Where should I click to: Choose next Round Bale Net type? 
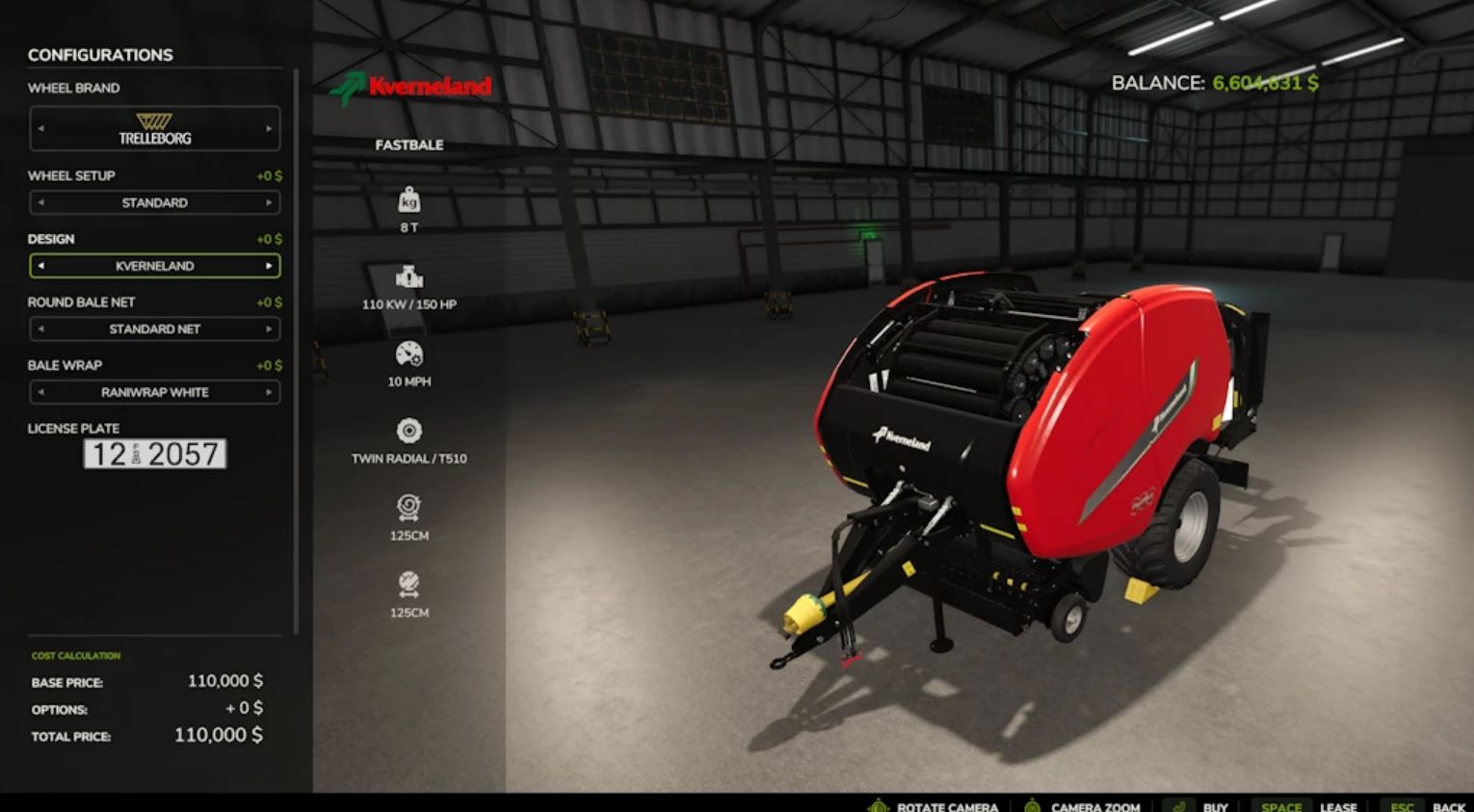(x=269, y=329)
